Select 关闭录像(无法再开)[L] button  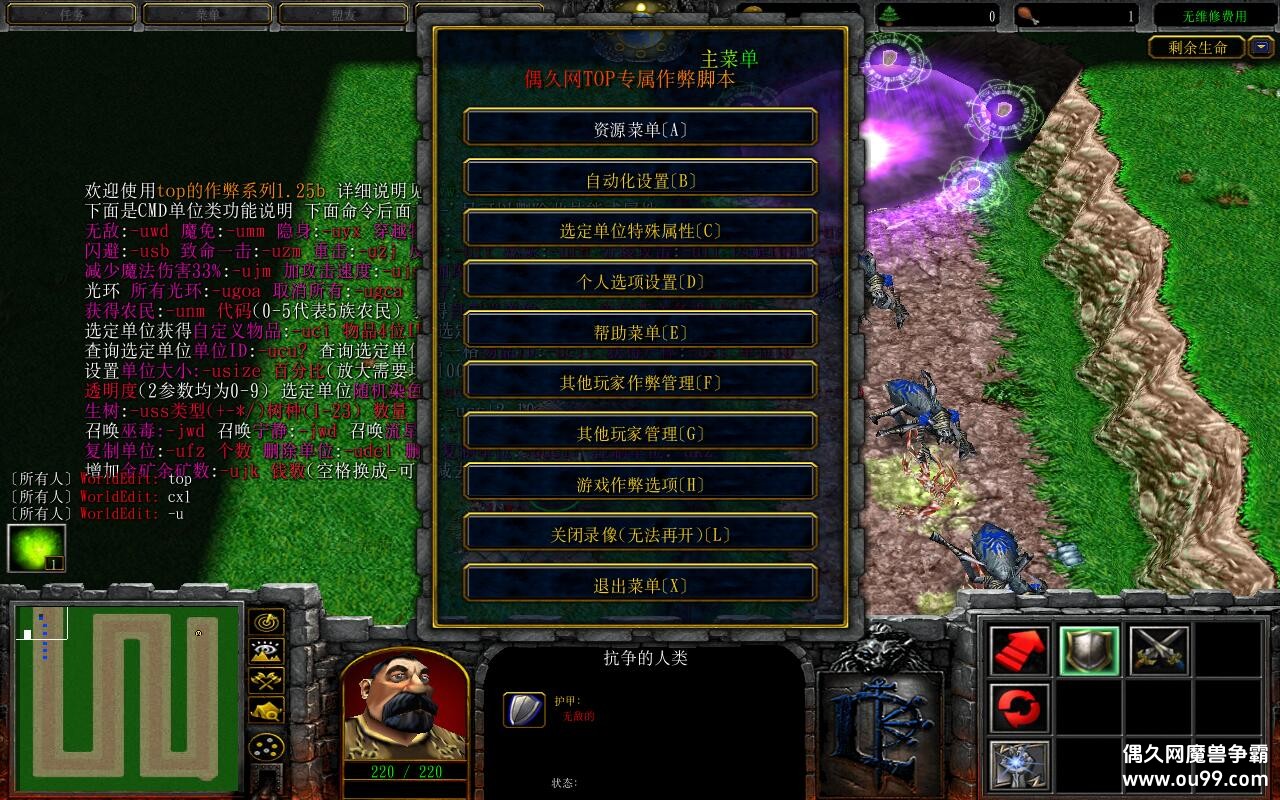click(x=640, y=534)
